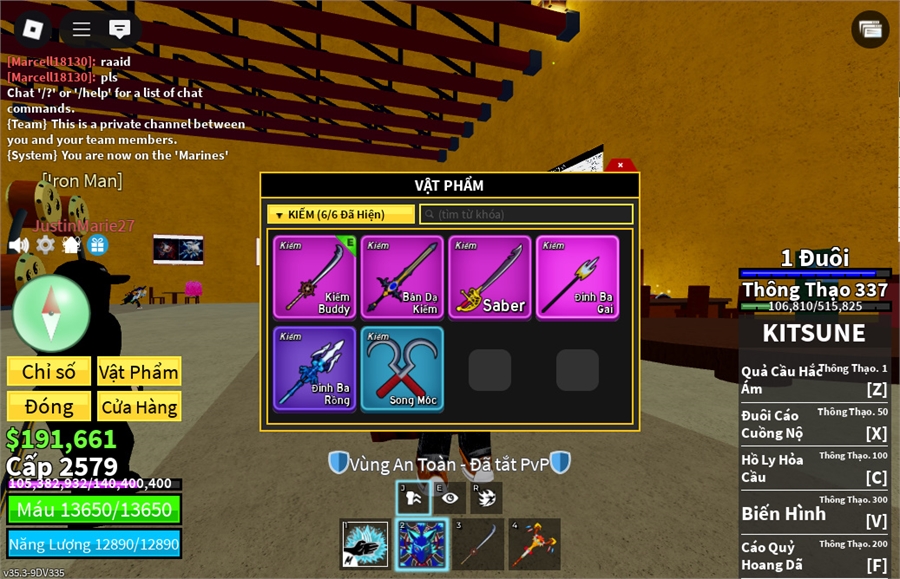Select the Kiếm Buddy sword
The width and height of the screenshot is (900, 579).
pos(314,277)
